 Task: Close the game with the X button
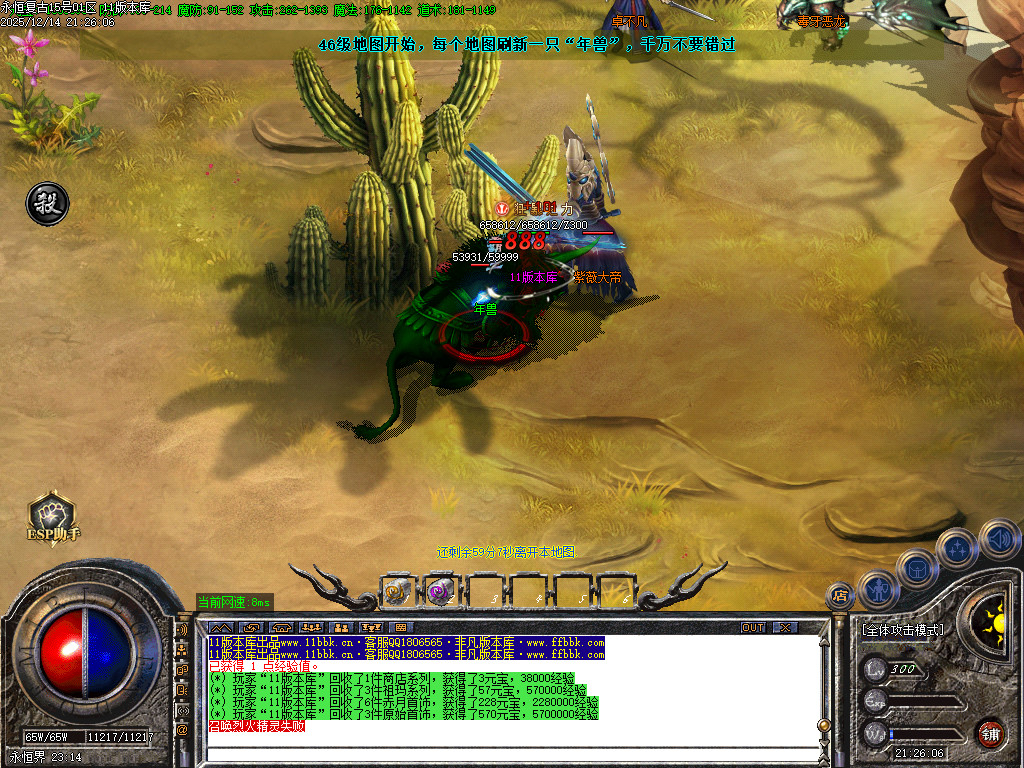pos(786,627)
